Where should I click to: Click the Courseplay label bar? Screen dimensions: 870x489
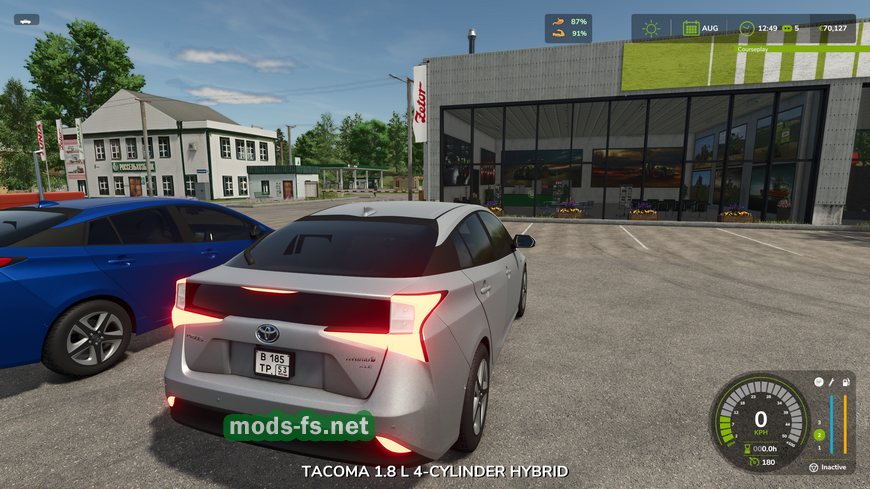[x=752, y=48]
